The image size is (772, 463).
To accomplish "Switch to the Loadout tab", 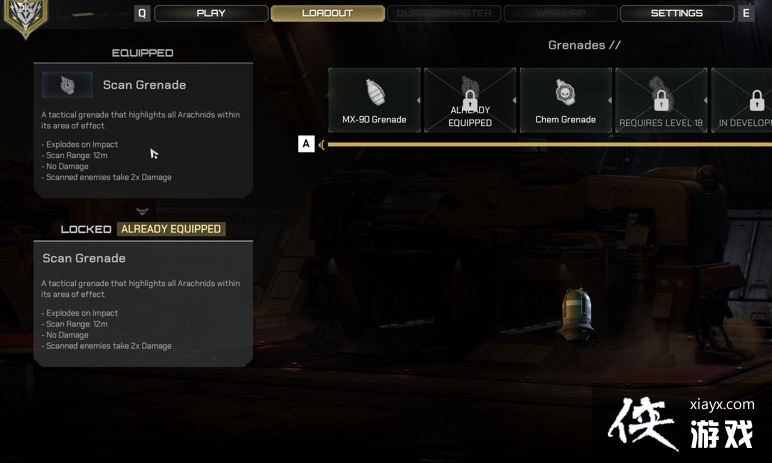I will click(327, 13).
